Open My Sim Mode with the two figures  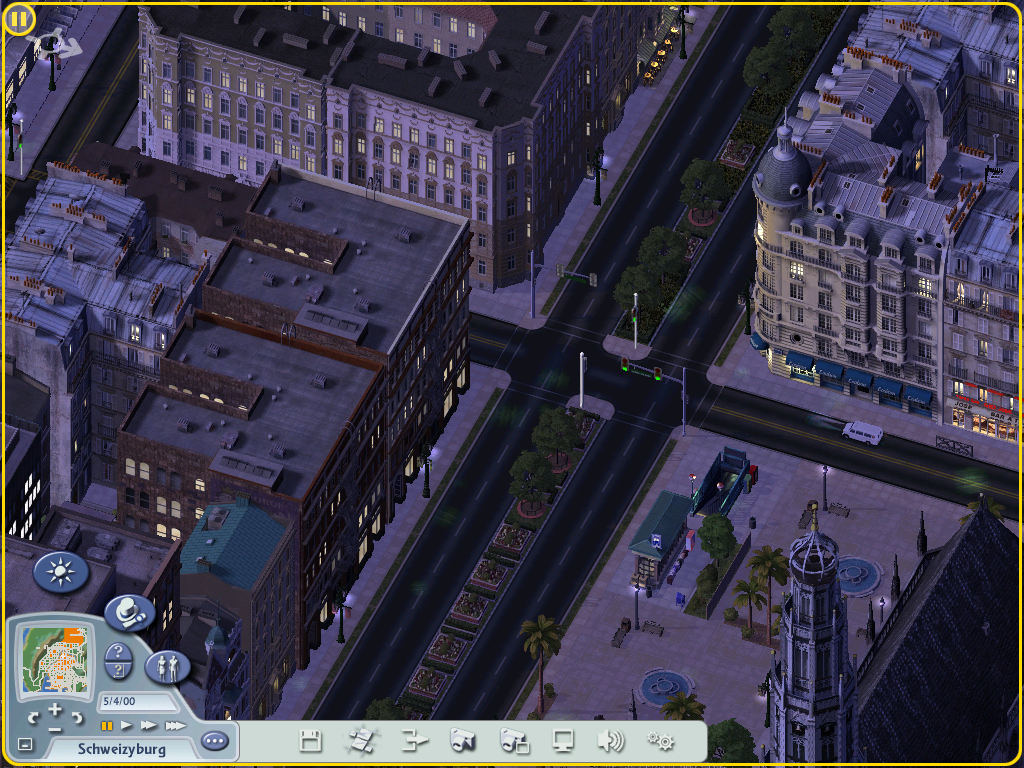pyautogui.click(x=167, y=667)
